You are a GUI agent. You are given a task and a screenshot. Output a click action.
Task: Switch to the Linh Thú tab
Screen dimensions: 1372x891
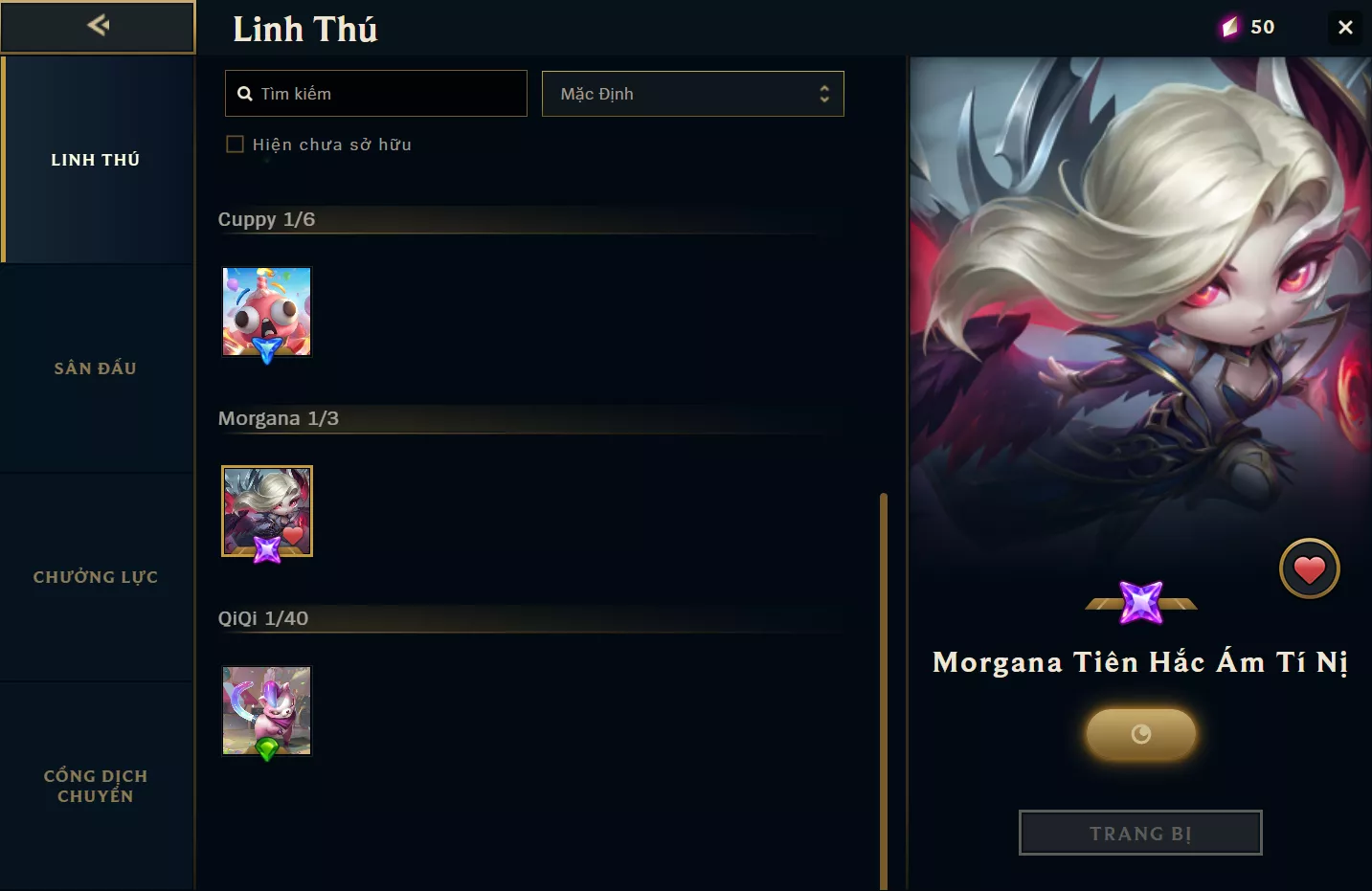coord(96,160)
